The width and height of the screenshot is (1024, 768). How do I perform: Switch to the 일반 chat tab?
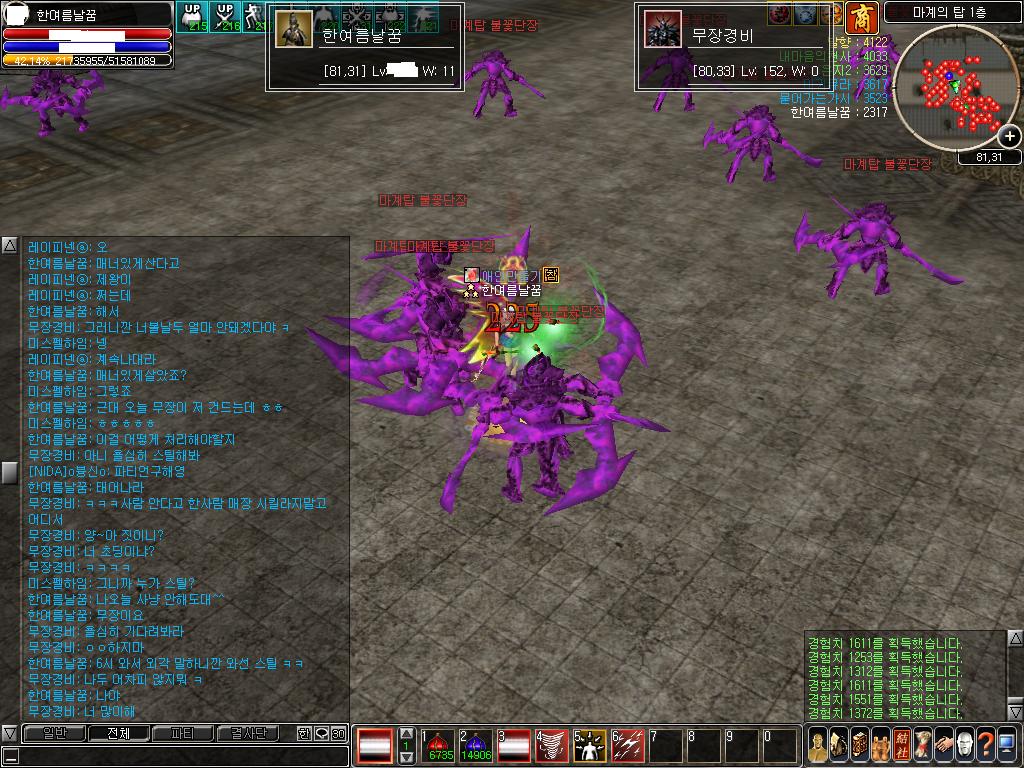coord(53,733)
